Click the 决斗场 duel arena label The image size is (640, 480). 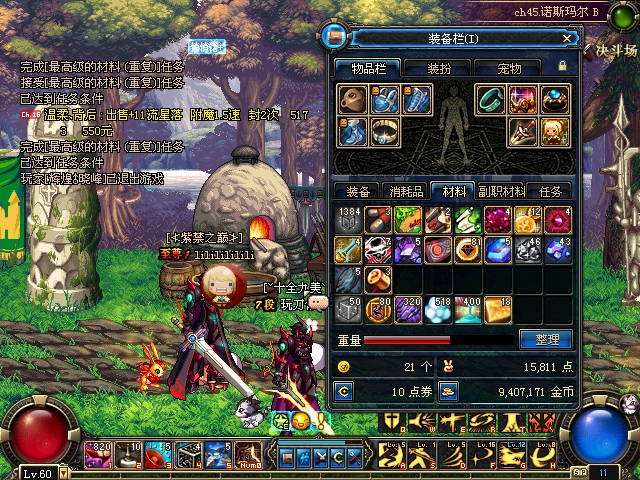point(616,48)
